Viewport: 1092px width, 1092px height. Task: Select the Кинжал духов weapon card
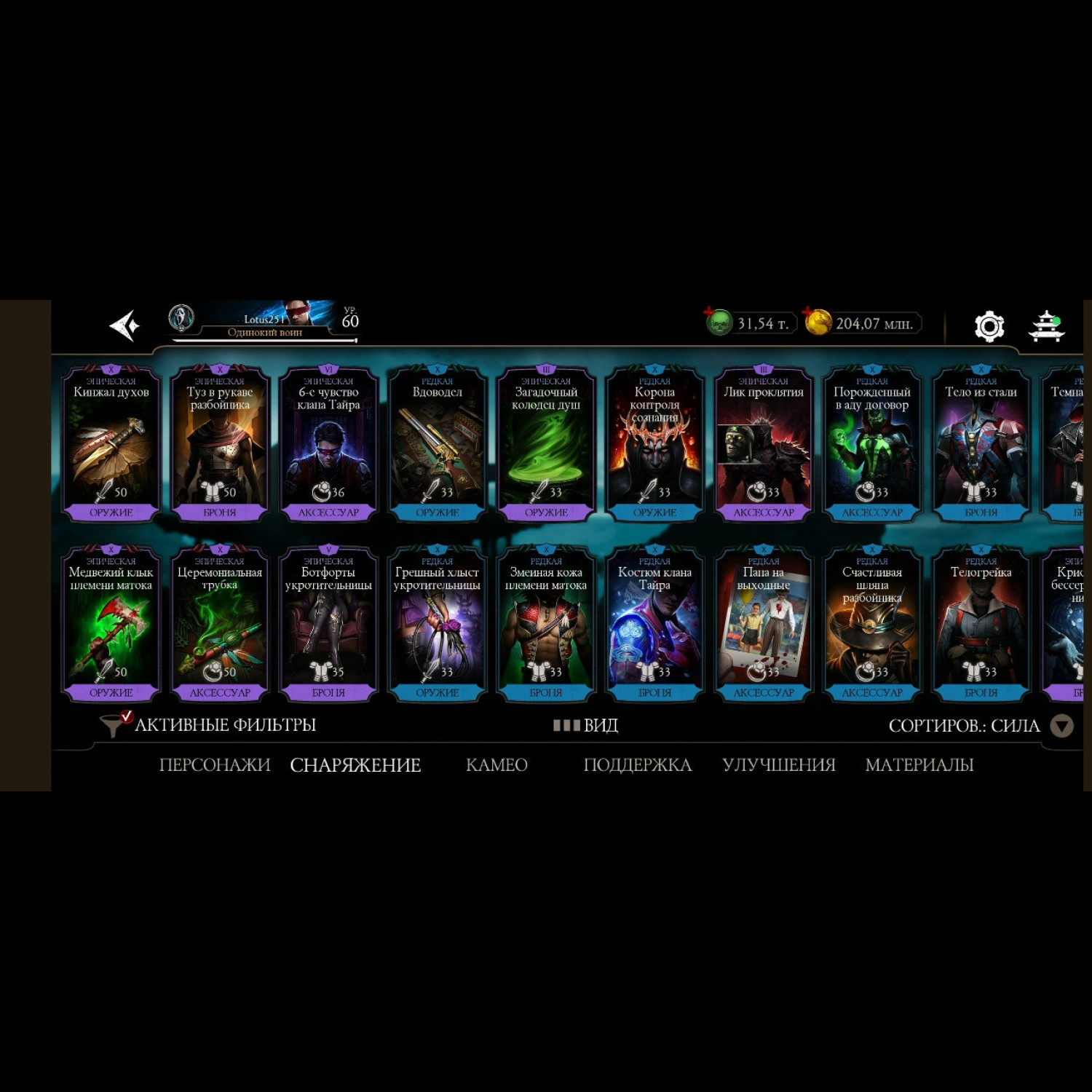point(111,444)
